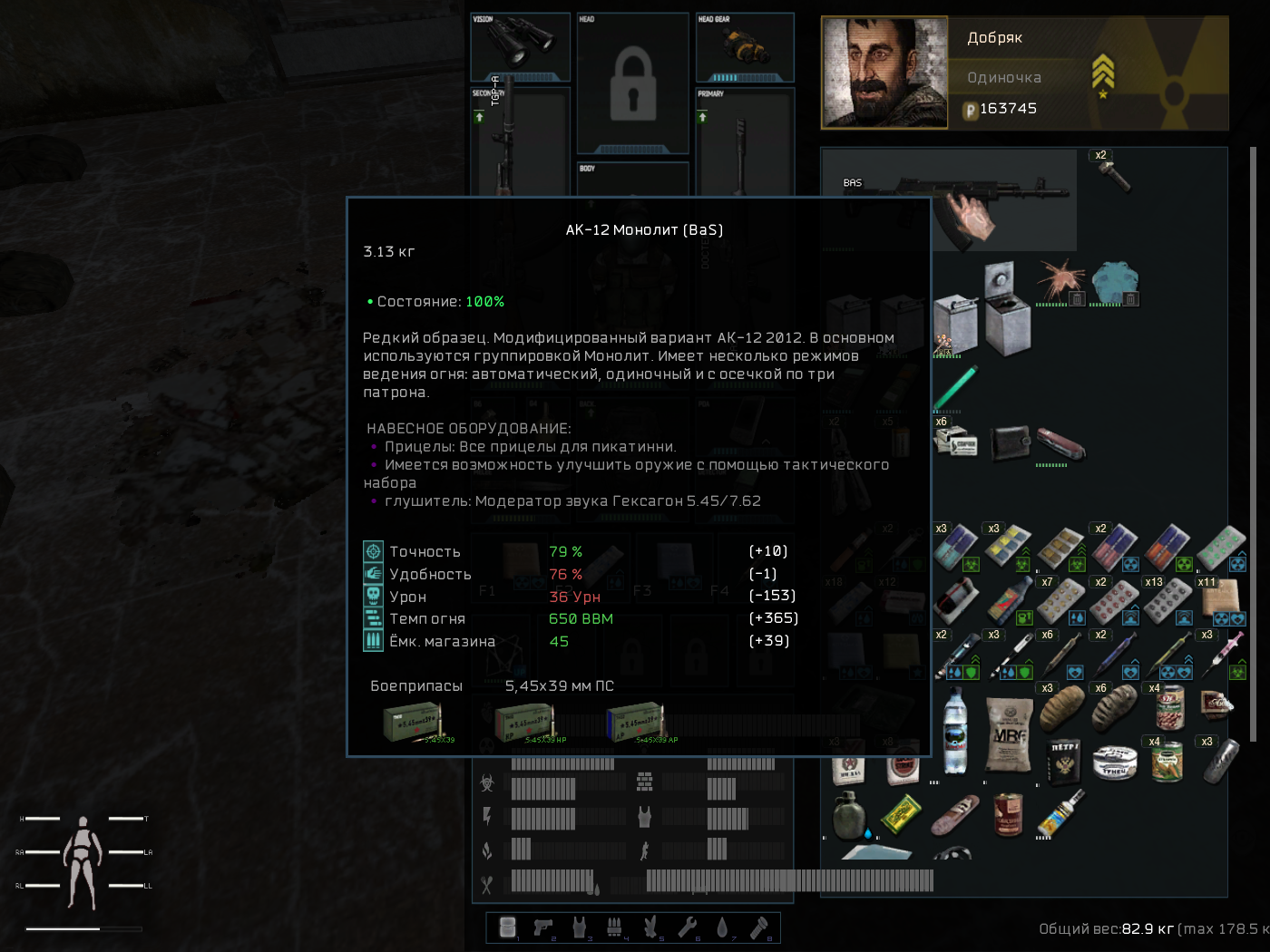Select the red Swiss army knife

[1061, 443]
